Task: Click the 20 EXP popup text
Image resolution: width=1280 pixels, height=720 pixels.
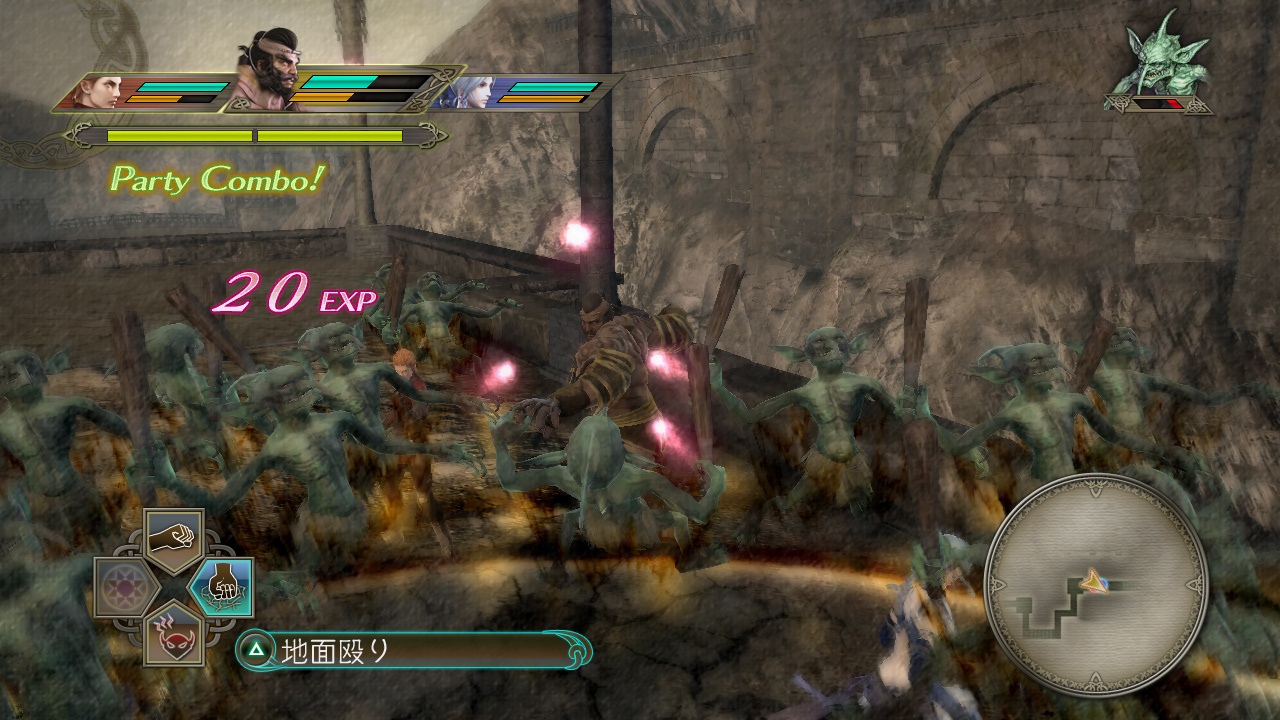Action: click(295, 292)
